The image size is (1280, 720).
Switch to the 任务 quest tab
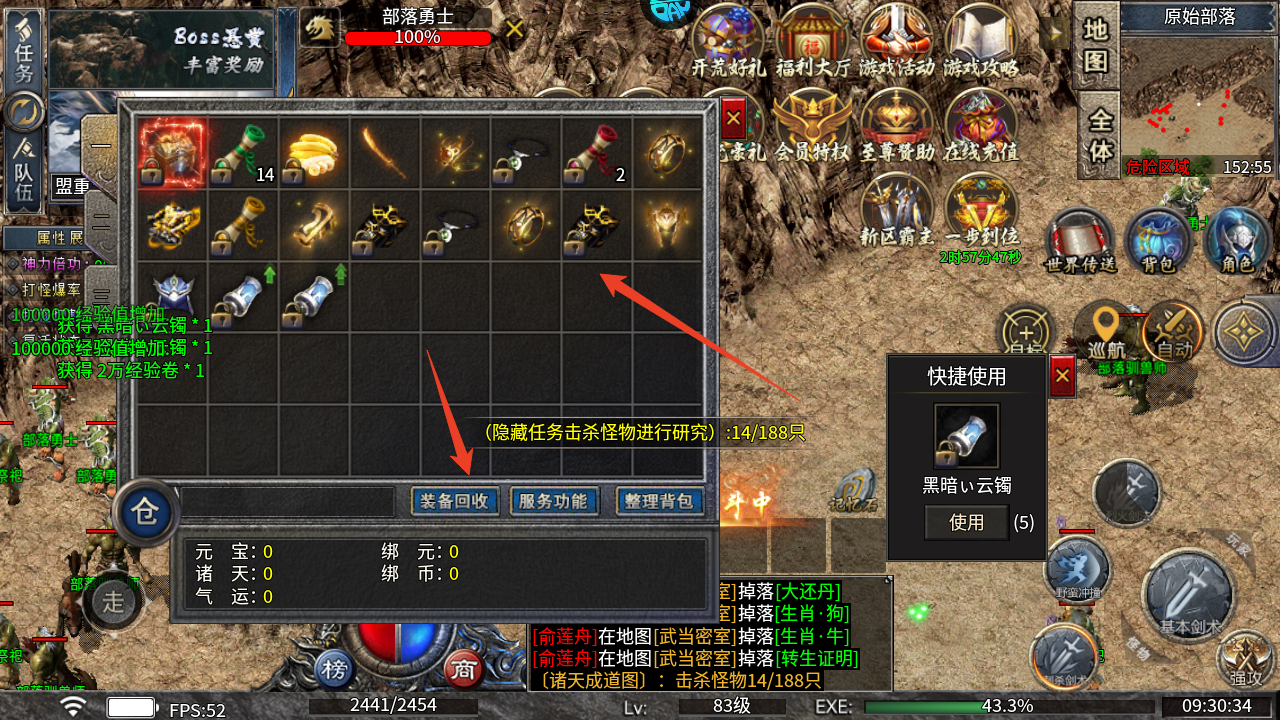pos(24,50)
